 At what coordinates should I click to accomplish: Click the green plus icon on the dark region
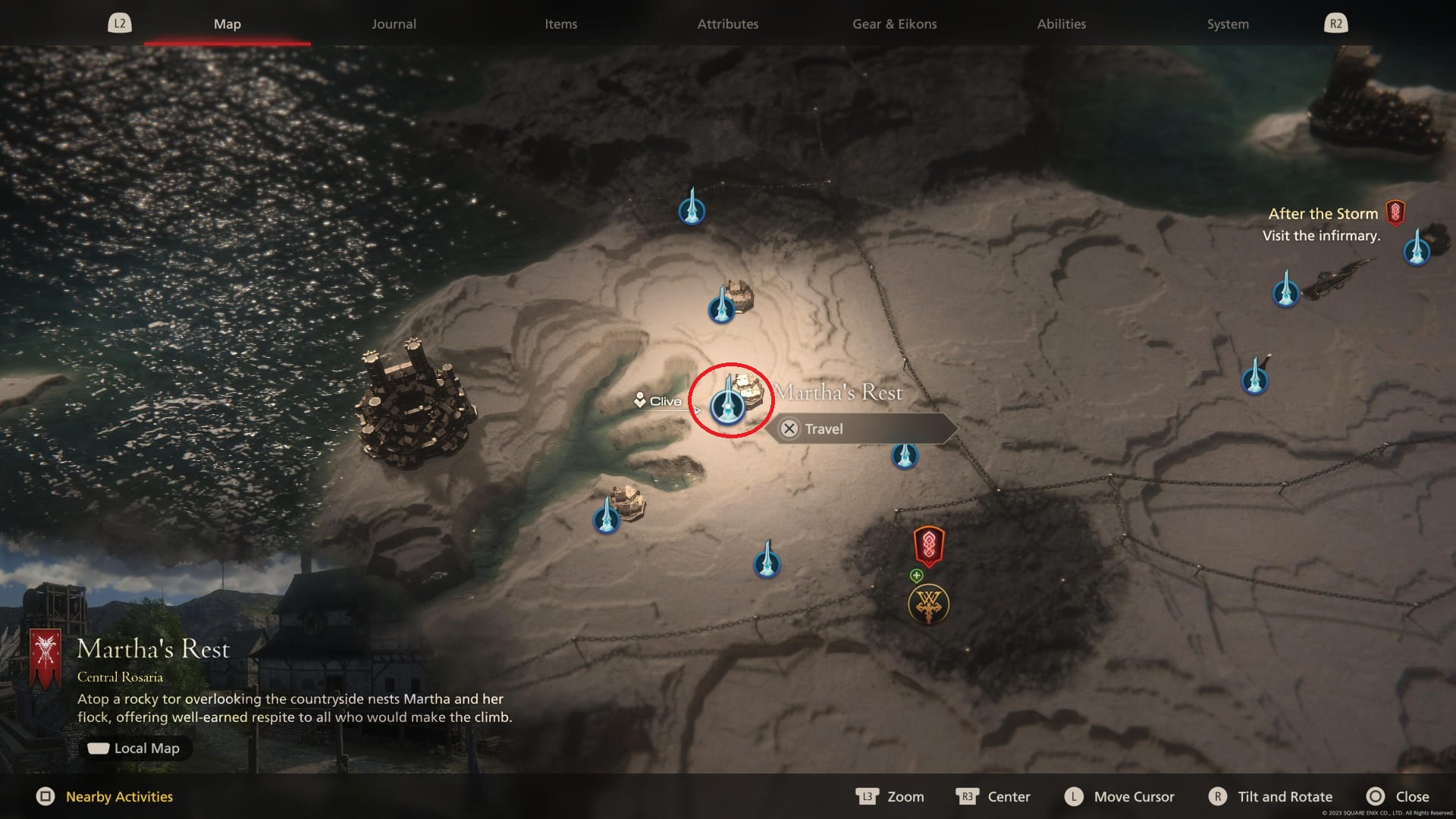pyautogui.click(x=915, y=574)
